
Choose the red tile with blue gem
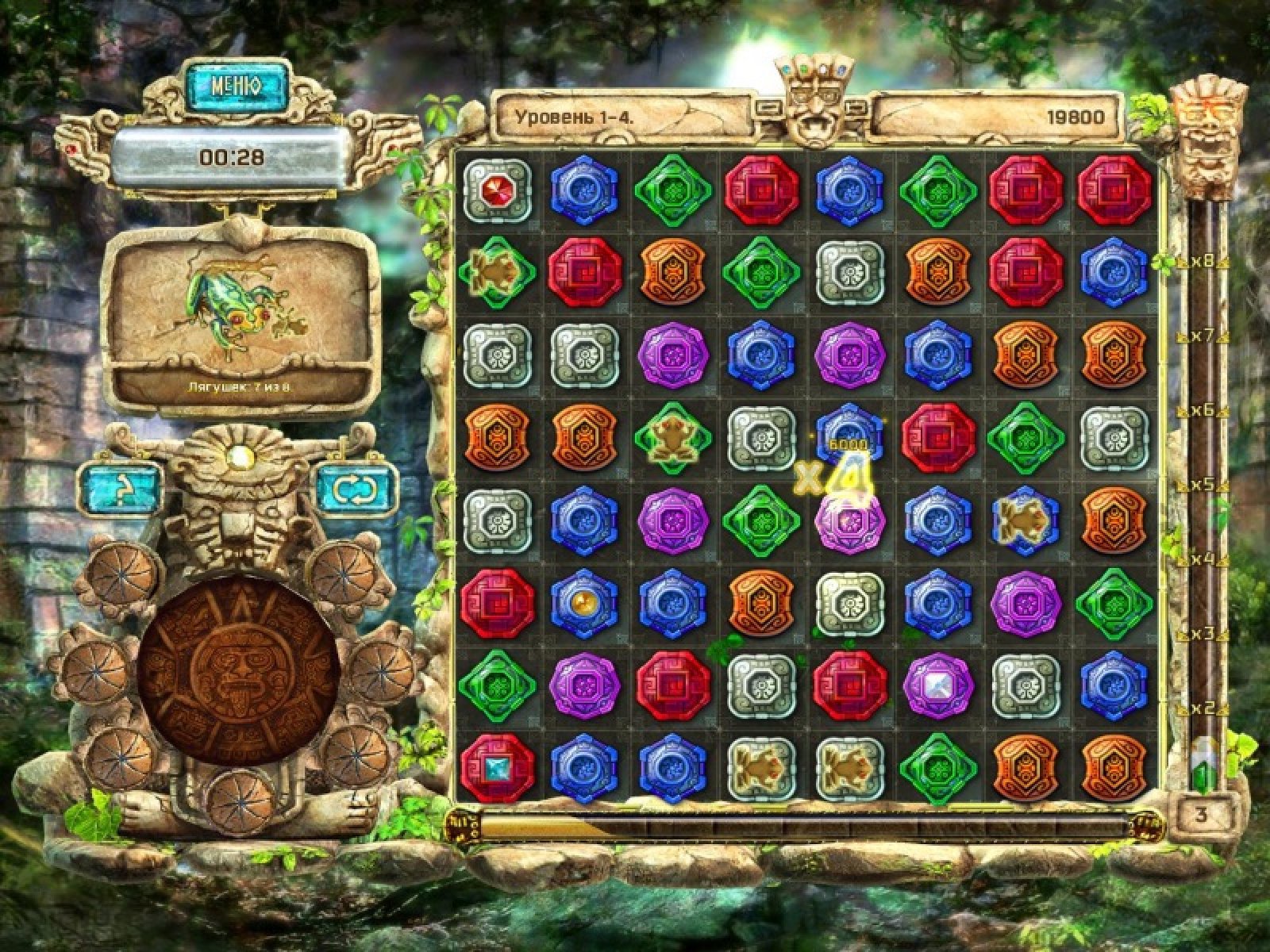[x=497, y=768]
